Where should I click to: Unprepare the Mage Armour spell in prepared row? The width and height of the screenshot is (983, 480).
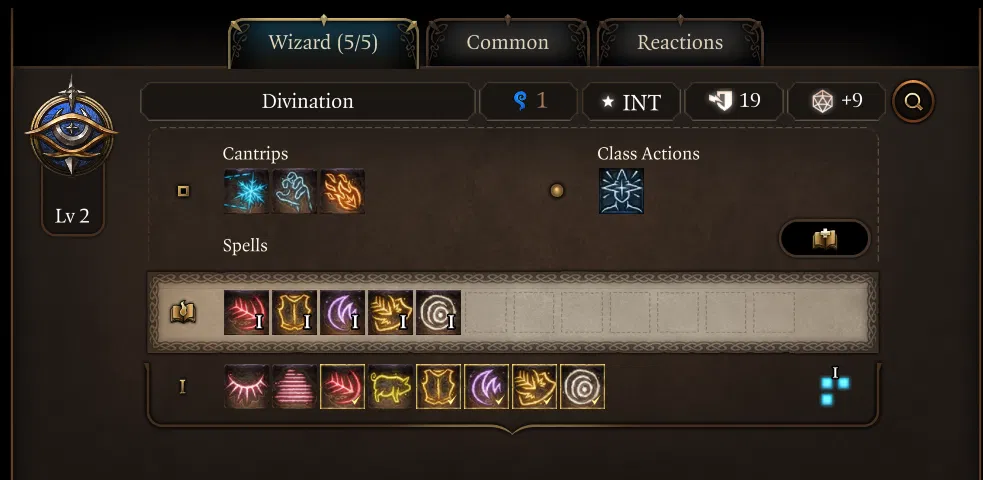[294, 312]
